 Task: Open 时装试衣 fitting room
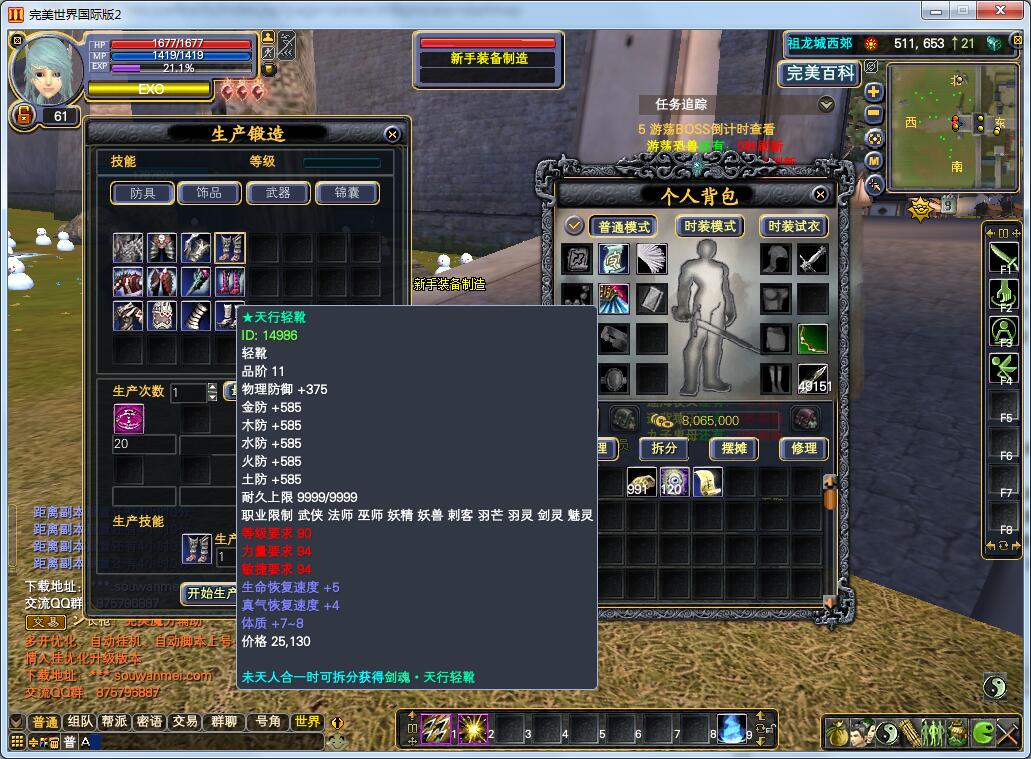pos(794,227)
